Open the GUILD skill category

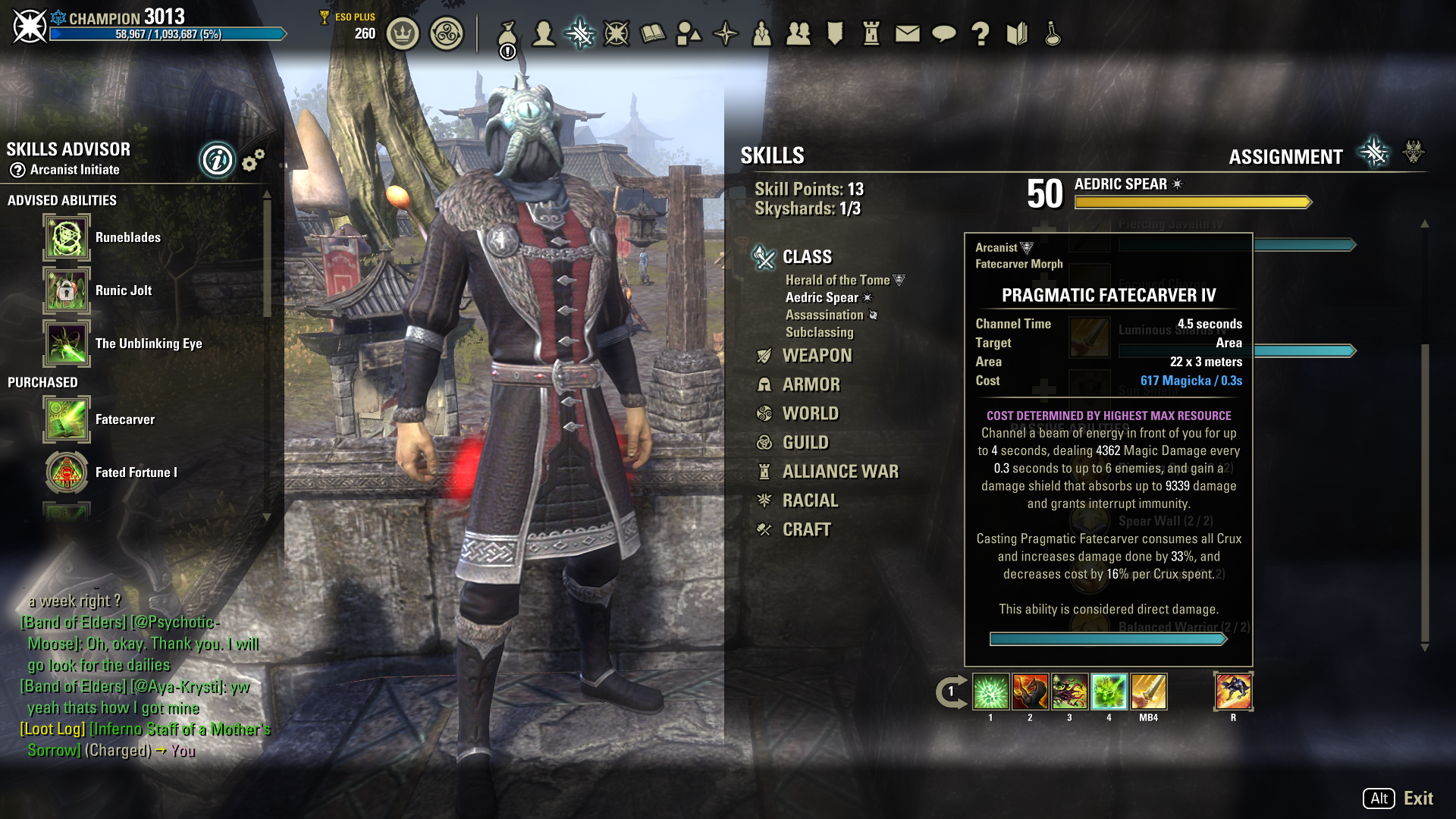[805, 442]
